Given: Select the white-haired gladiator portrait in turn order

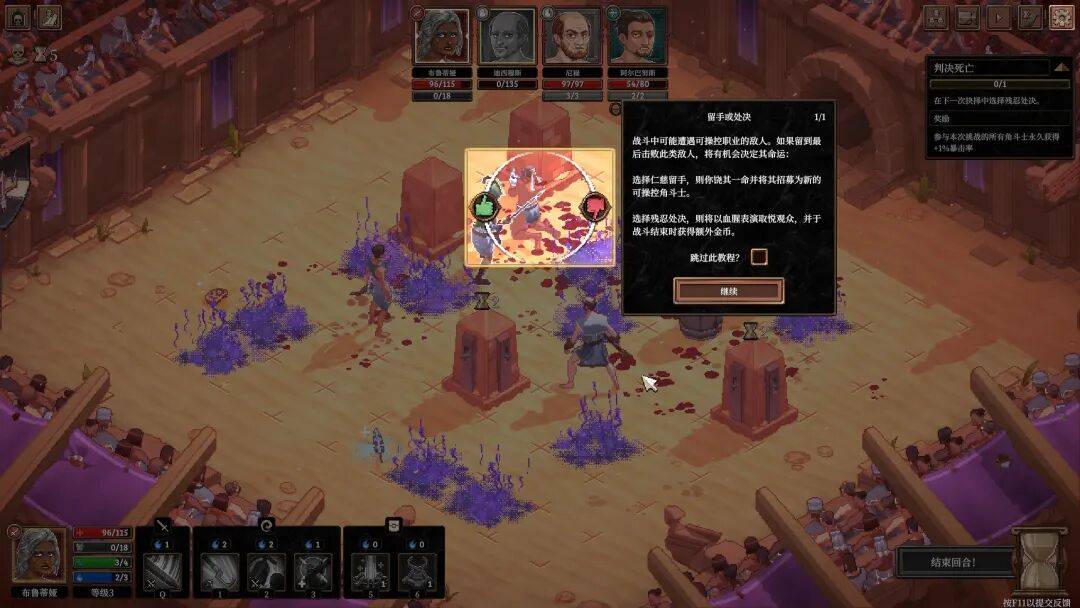Looking at the screenshot, I should [x=442, y=37].
